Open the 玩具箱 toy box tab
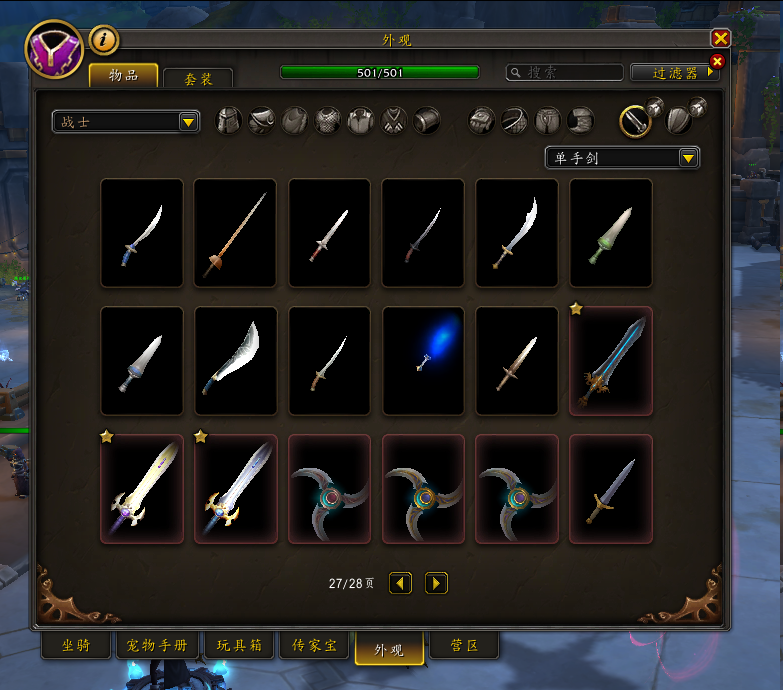 (x=239, y=646)
